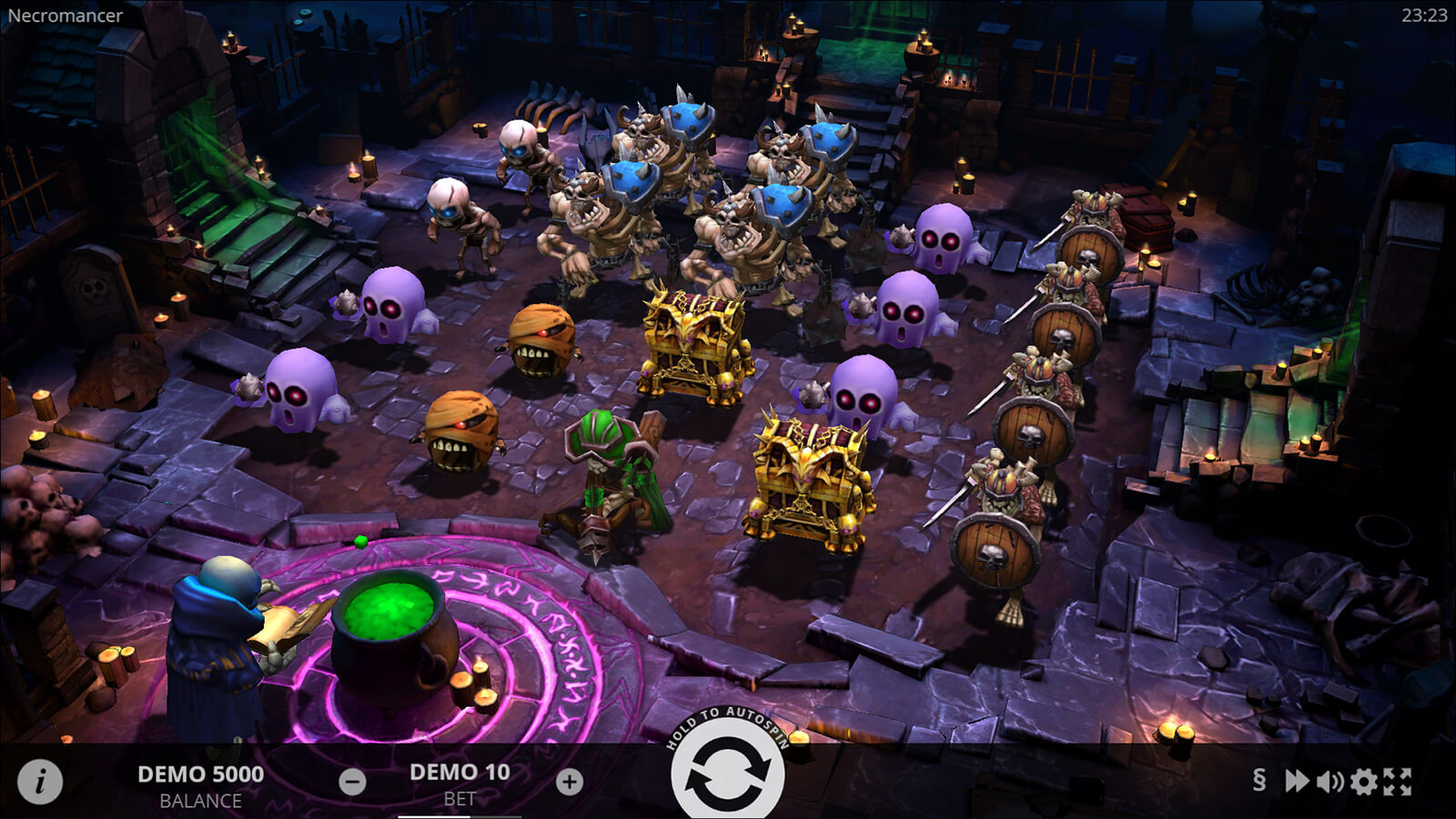1456x819 pixels.
Task: Open the gear settings menu
Action: click(x=1363, y=781)
